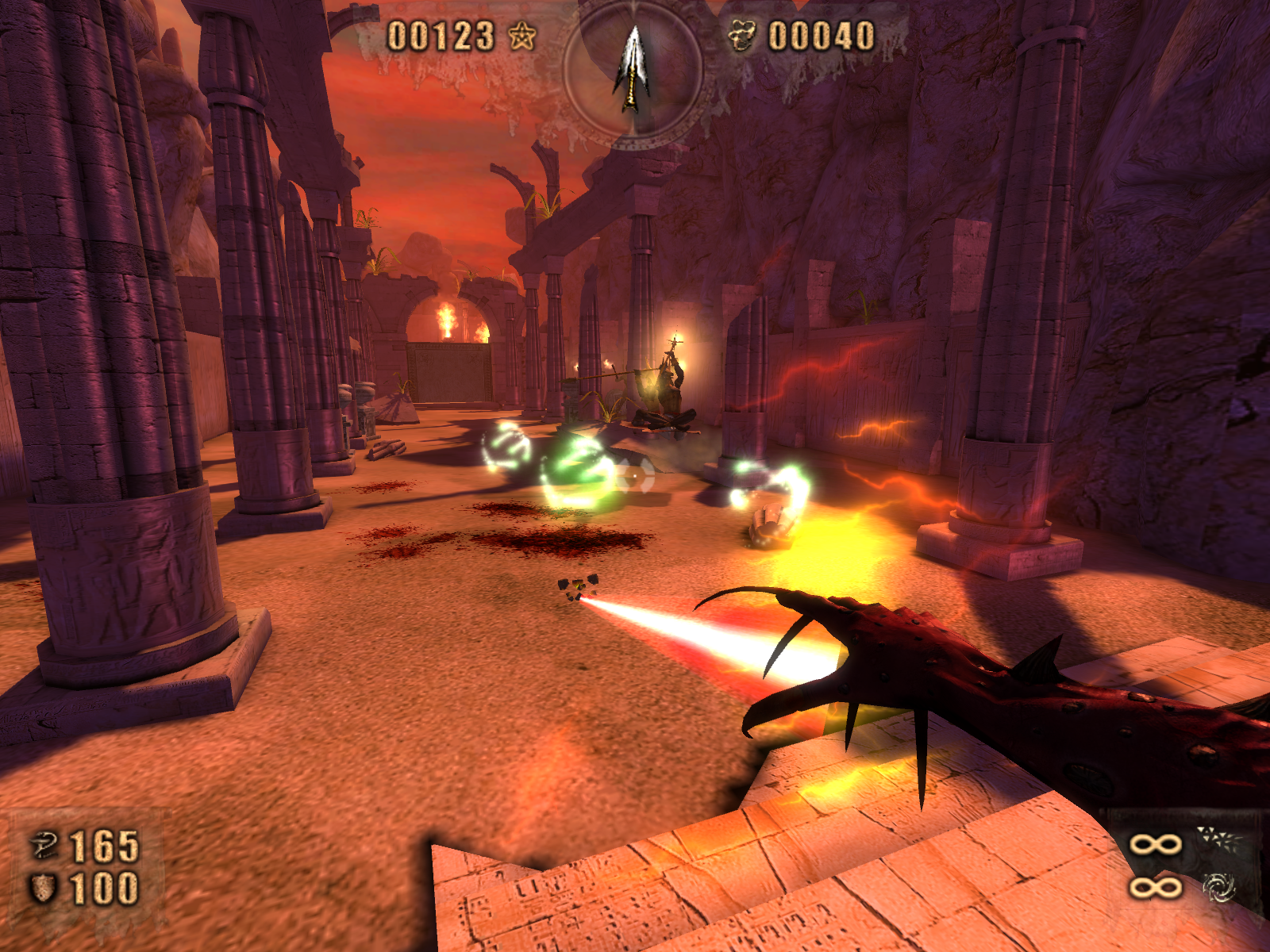Click the armor shield icon
Screen dimensions: 1270x952
[x=44, y=888]
